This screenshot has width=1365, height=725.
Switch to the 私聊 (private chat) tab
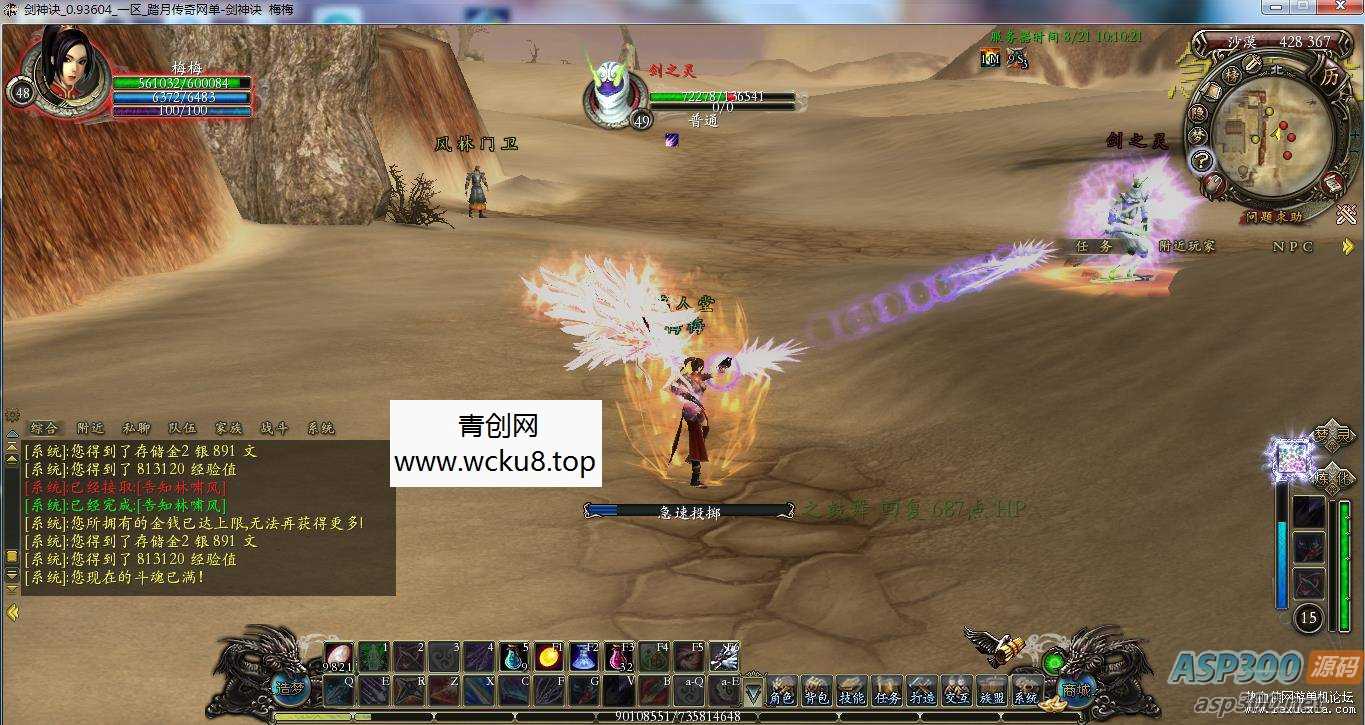pyautogui.click(x=135, y=428)
